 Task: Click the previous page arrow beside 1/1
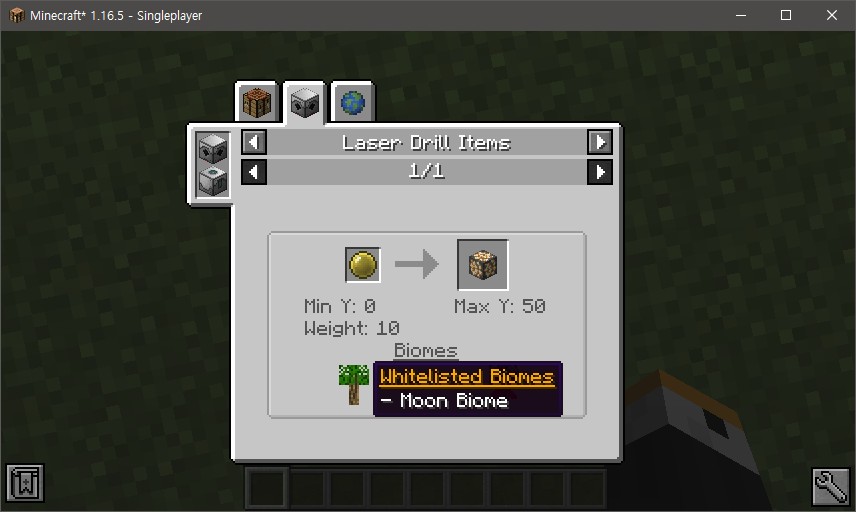(x=255, y=172)
